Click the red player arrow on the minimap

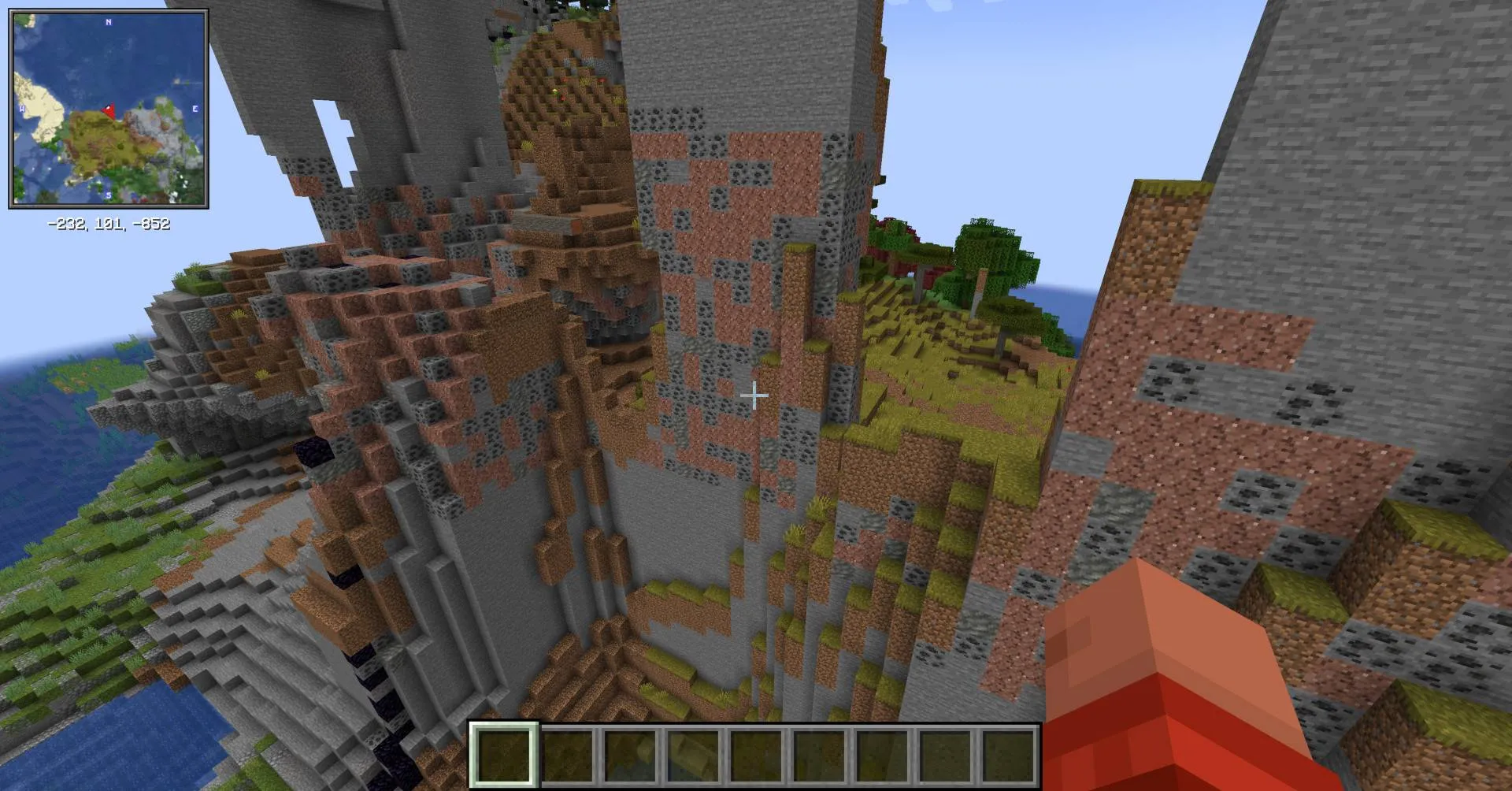coord(108,110)
